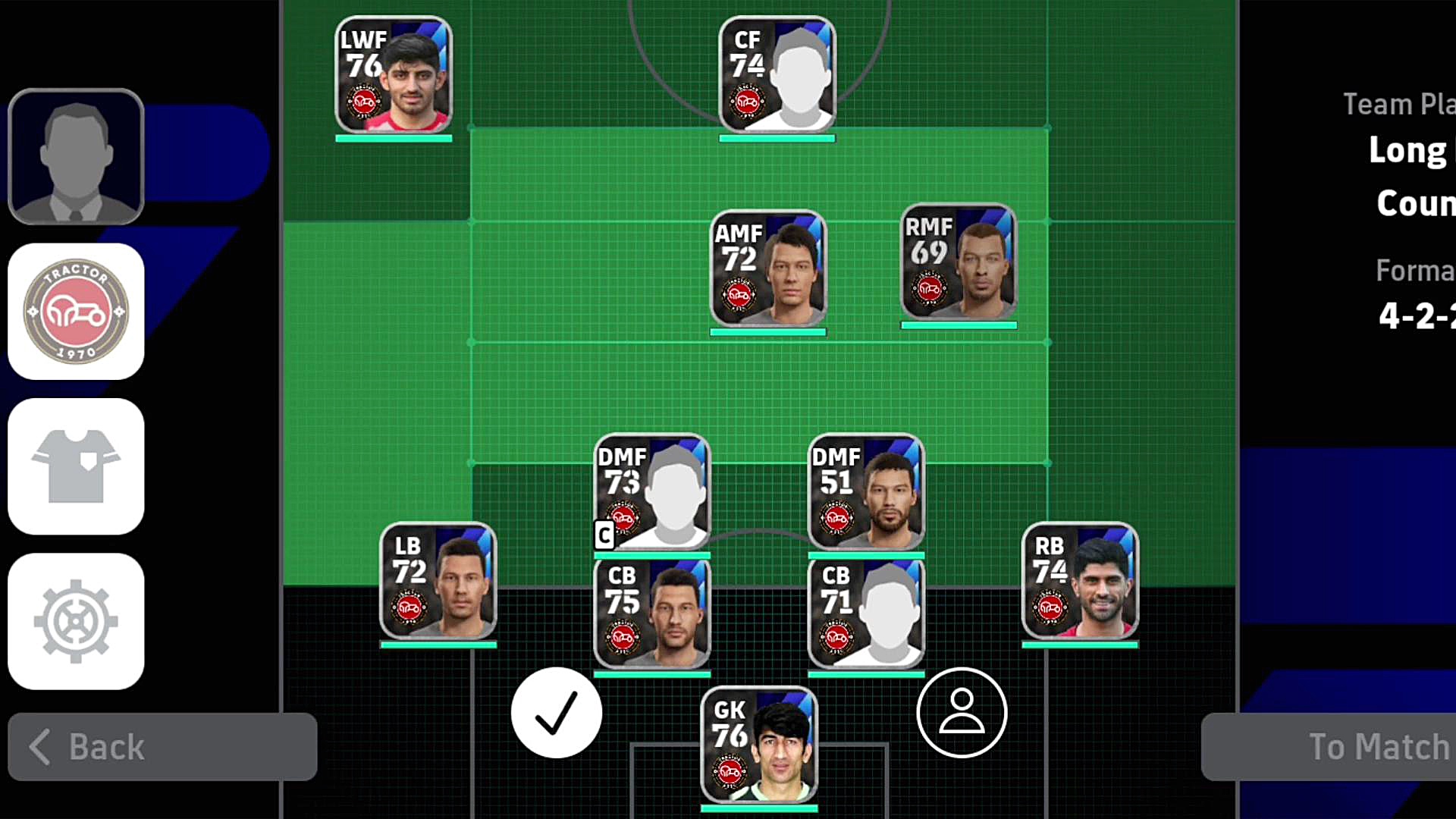Select the LWF 76 player card
Screen dimensions: 1456x819
coord(394,74)
